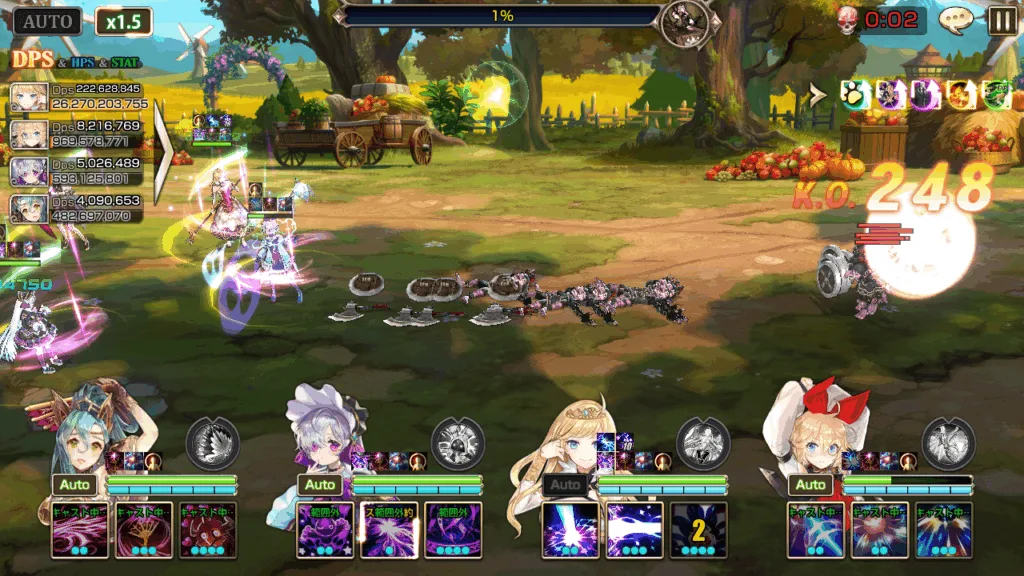Toggle Auto for the red-ribbon hero
The height and width of the screenshot is (576, 1024).
811,485
